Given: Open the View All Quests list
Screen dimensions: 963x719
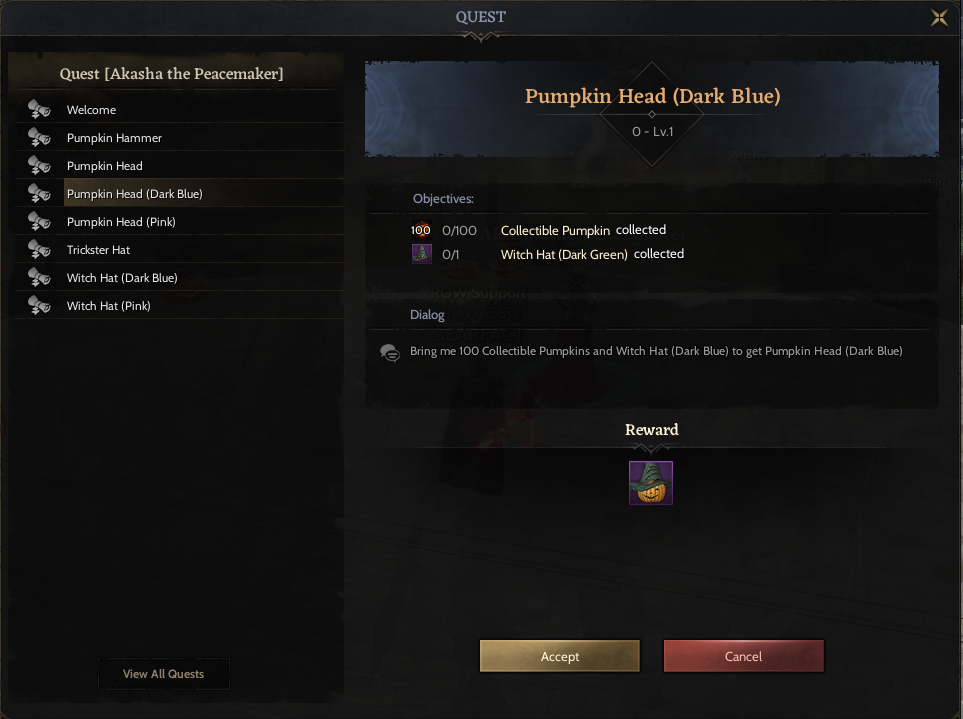Looking at the screenshot, I should click(x=164, y=674).
